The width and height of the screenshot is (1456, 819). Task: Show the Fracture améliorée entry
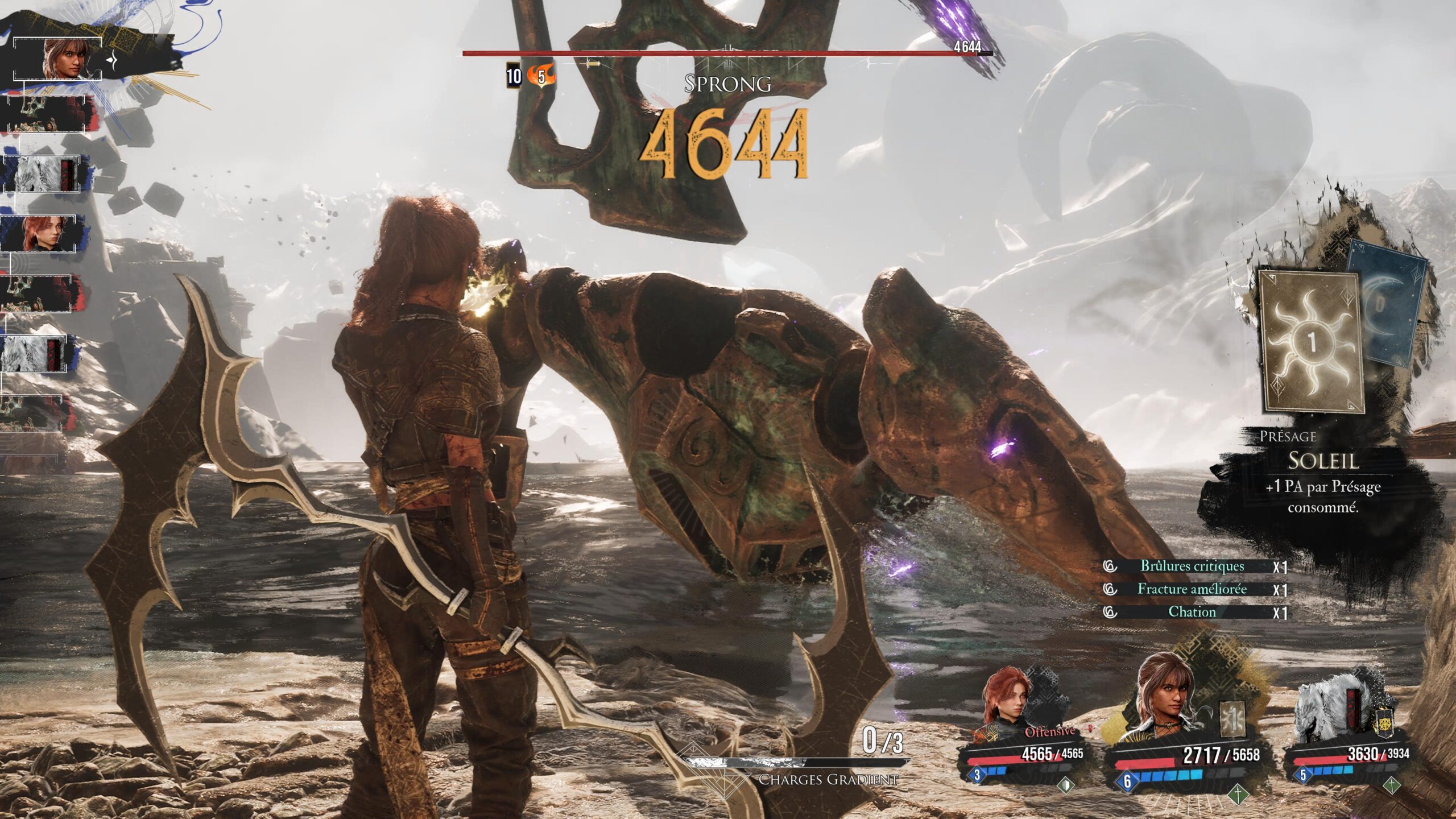[x=1192, y=589]
